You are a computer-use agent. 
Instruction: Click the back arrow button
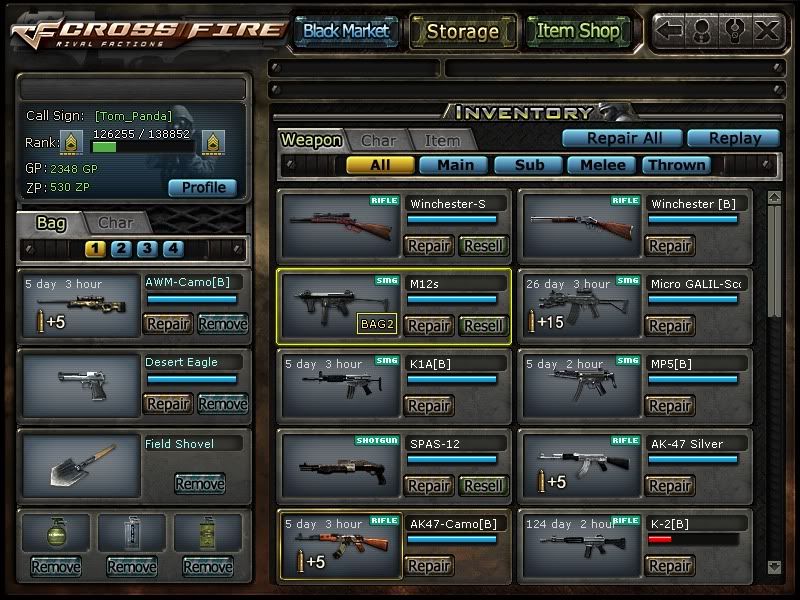(x=670, y=30)
